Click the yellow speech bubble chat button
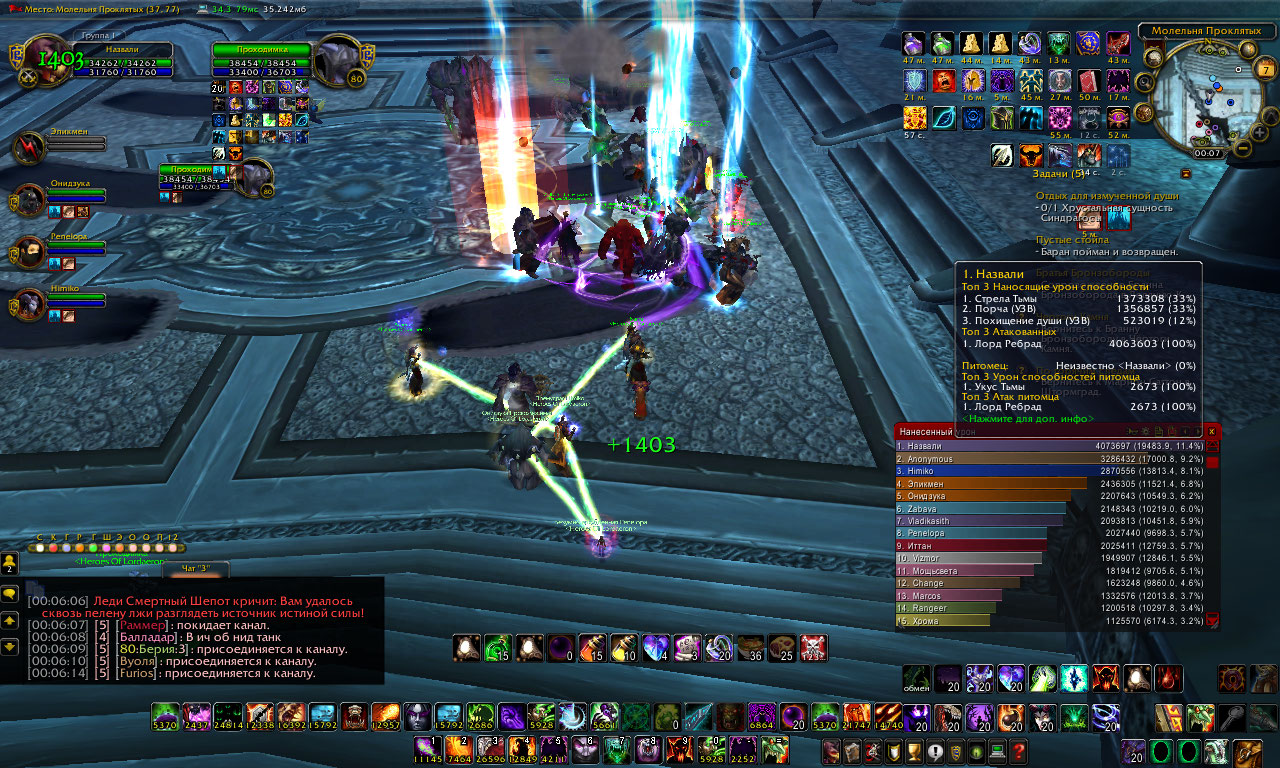This screenshot has height=768, width=1280. (x=10, y=594)
